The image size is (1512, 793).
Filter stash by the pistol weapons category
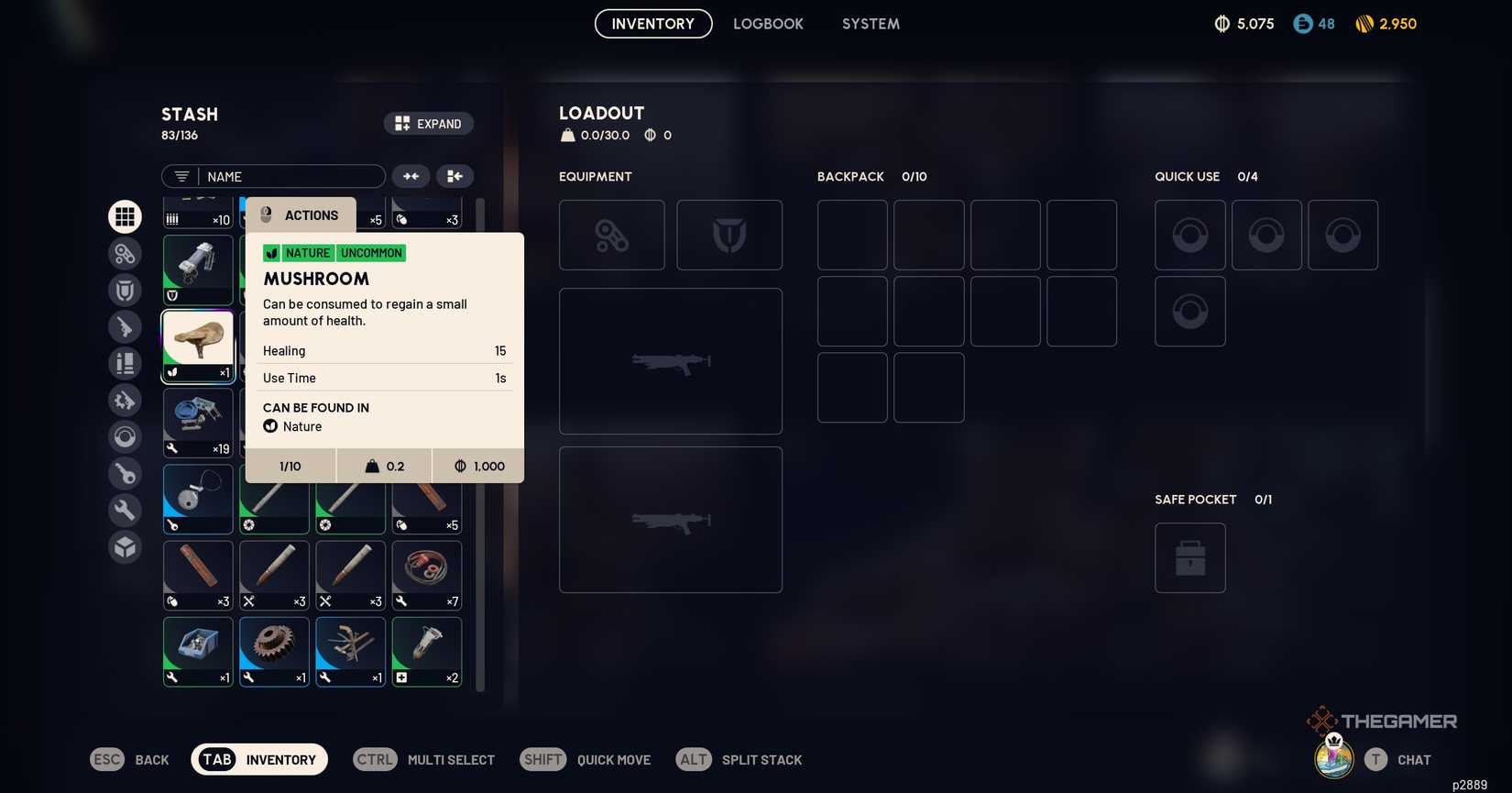(125, 326)
